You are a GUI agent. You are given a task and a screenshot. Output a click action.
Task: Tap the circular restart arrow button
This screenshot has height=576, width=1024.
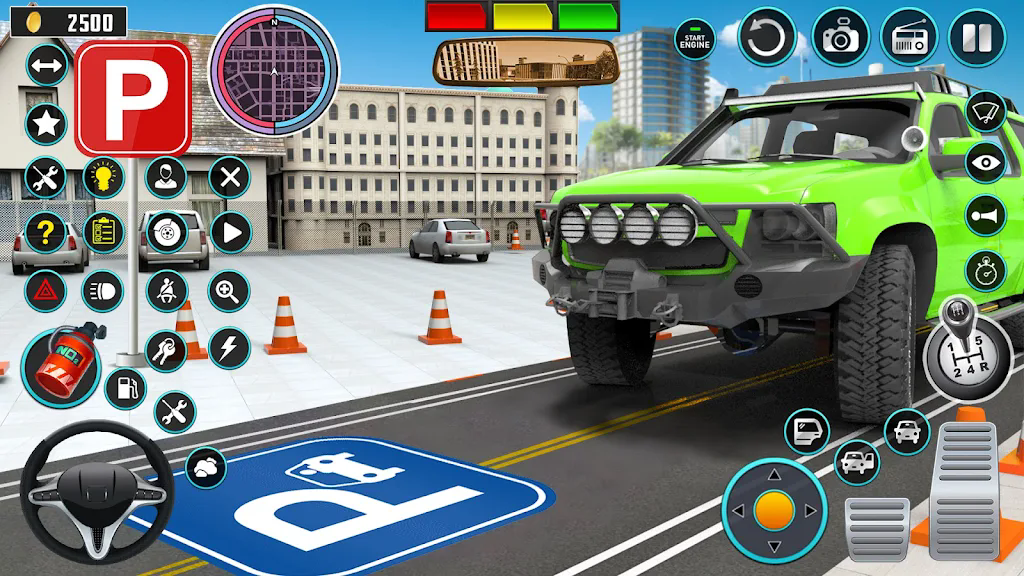(767, 38)
